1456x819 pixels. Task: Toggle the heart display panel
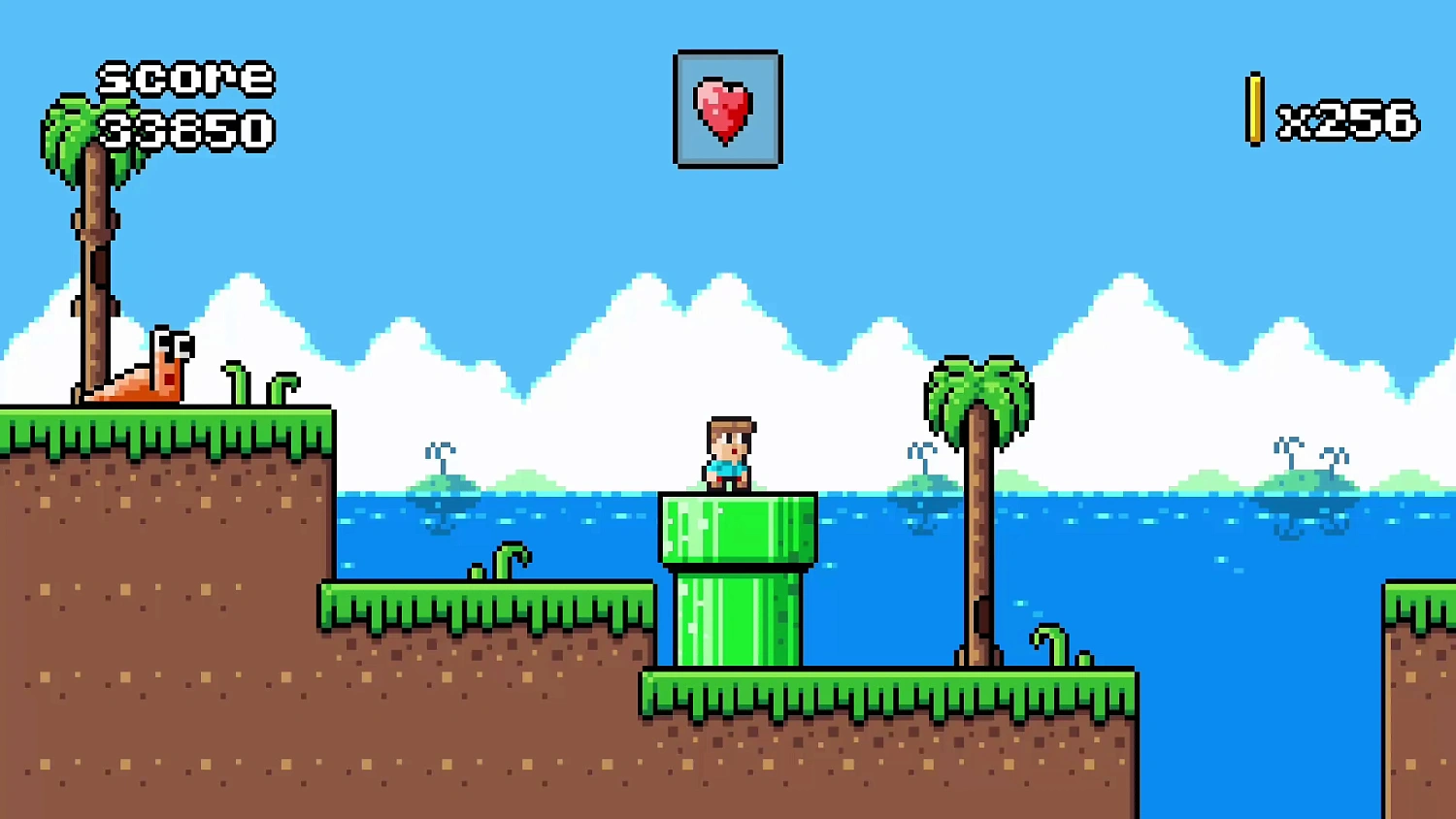pos(726,109)
